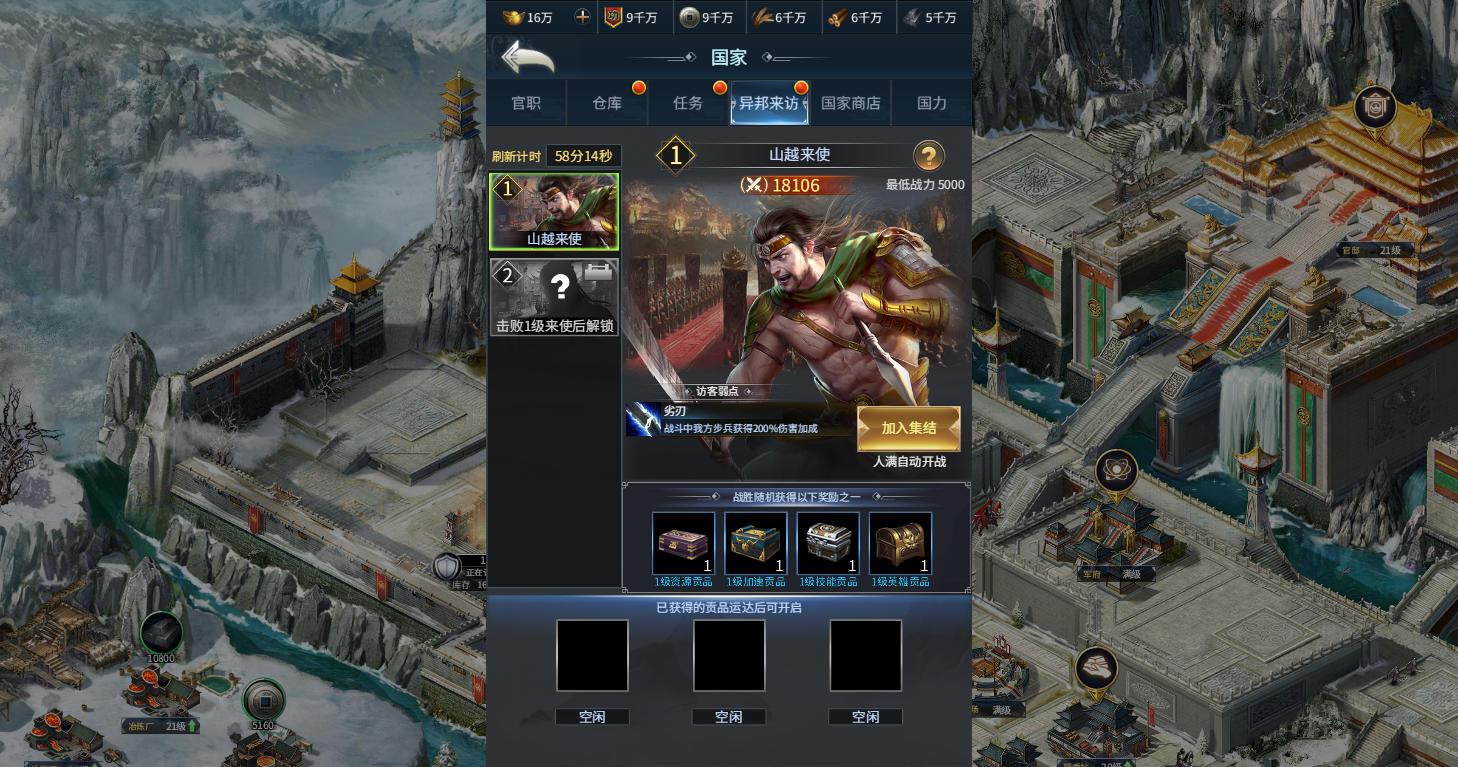View the 劣刃 visitor weakness skill icon
The image size is (1458, 767).
[x=642, y=420]
